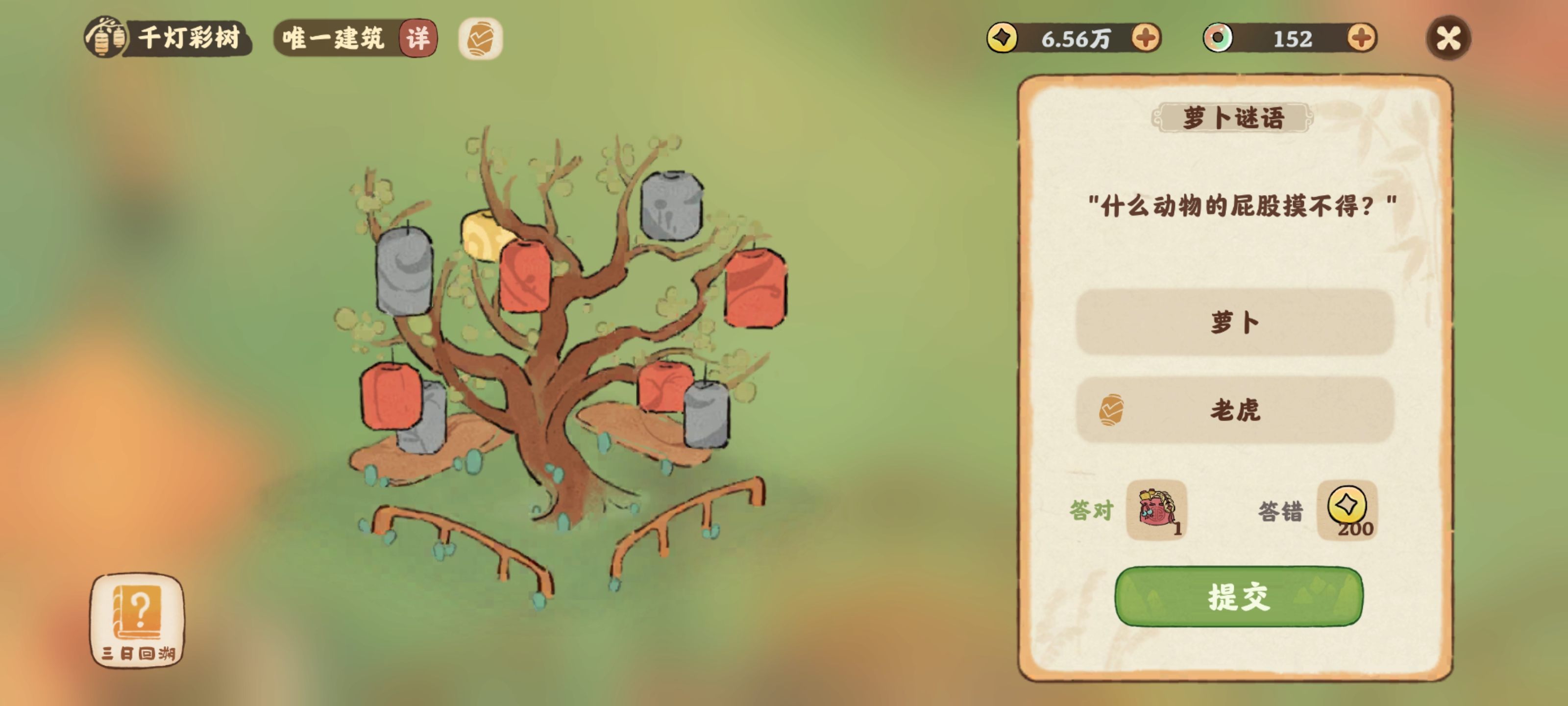Close the lantern tree screen
1568x706 pixels.
point(1448,38)
